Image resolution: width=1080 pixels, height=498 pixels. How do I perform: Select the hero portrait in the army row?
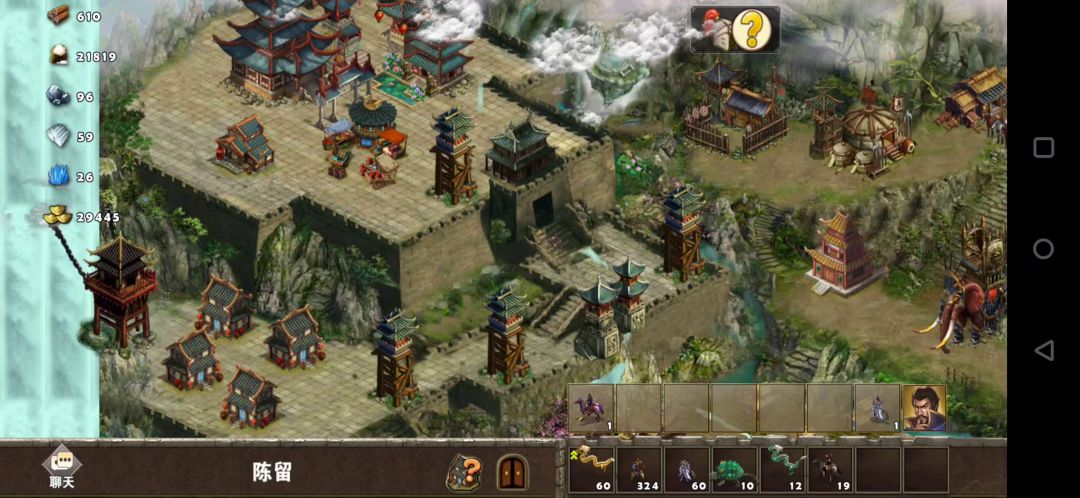(x=925, y=408)
